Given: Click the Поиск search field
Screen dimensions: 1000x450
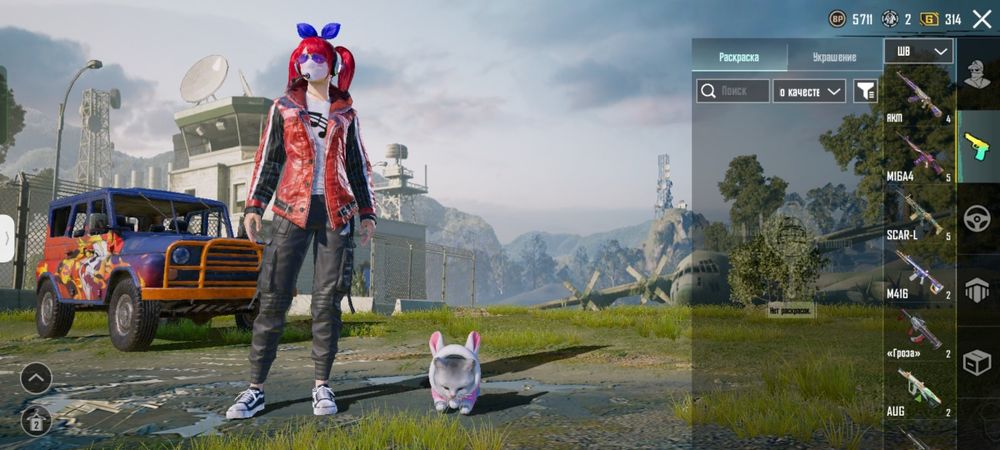Looking at the screenshot, I should point(733,91).
